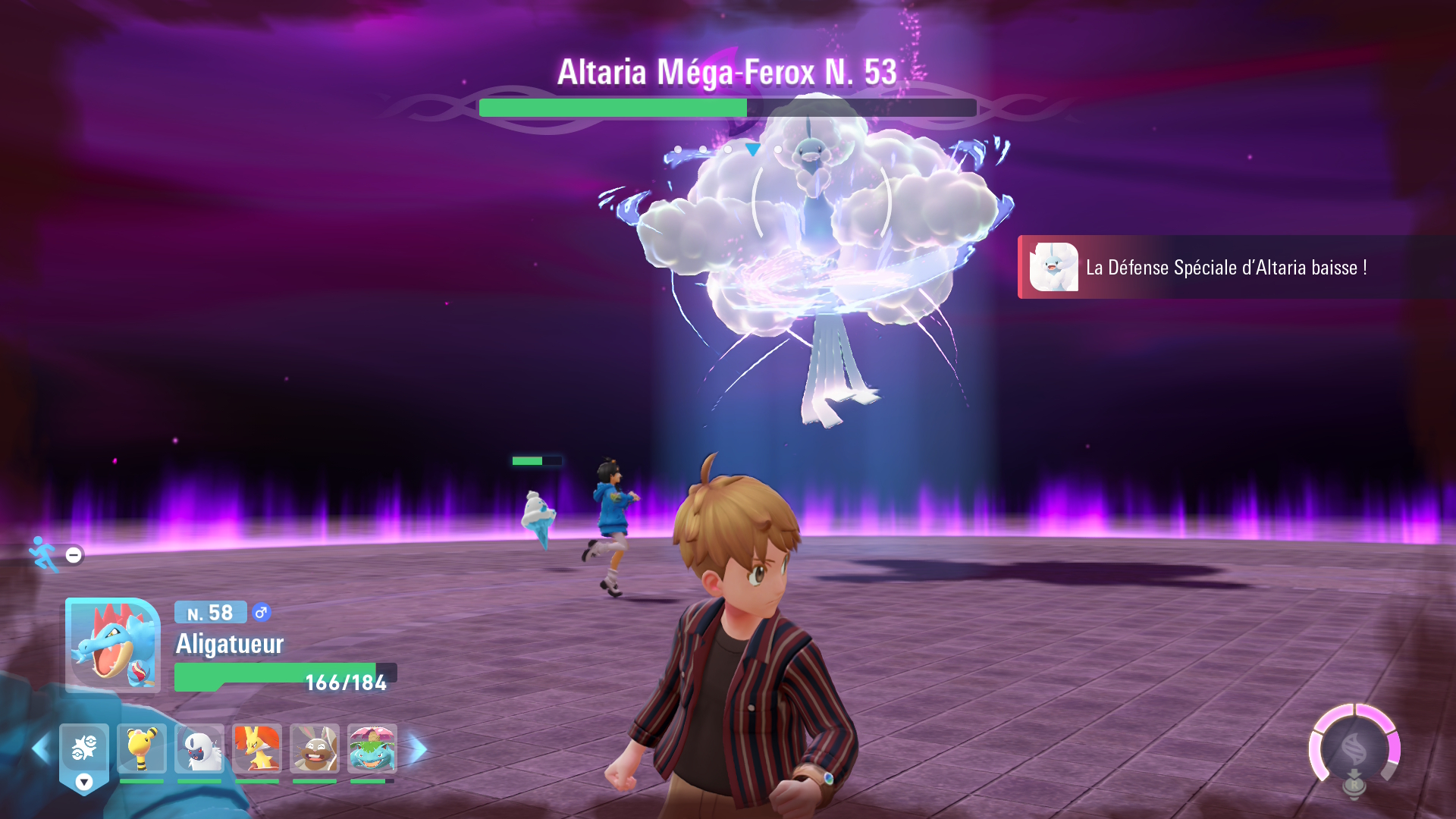Click the Pokémon switch icon with two Poké Balls
This screenshot has width=1456, height=819.
pos(84,748)
